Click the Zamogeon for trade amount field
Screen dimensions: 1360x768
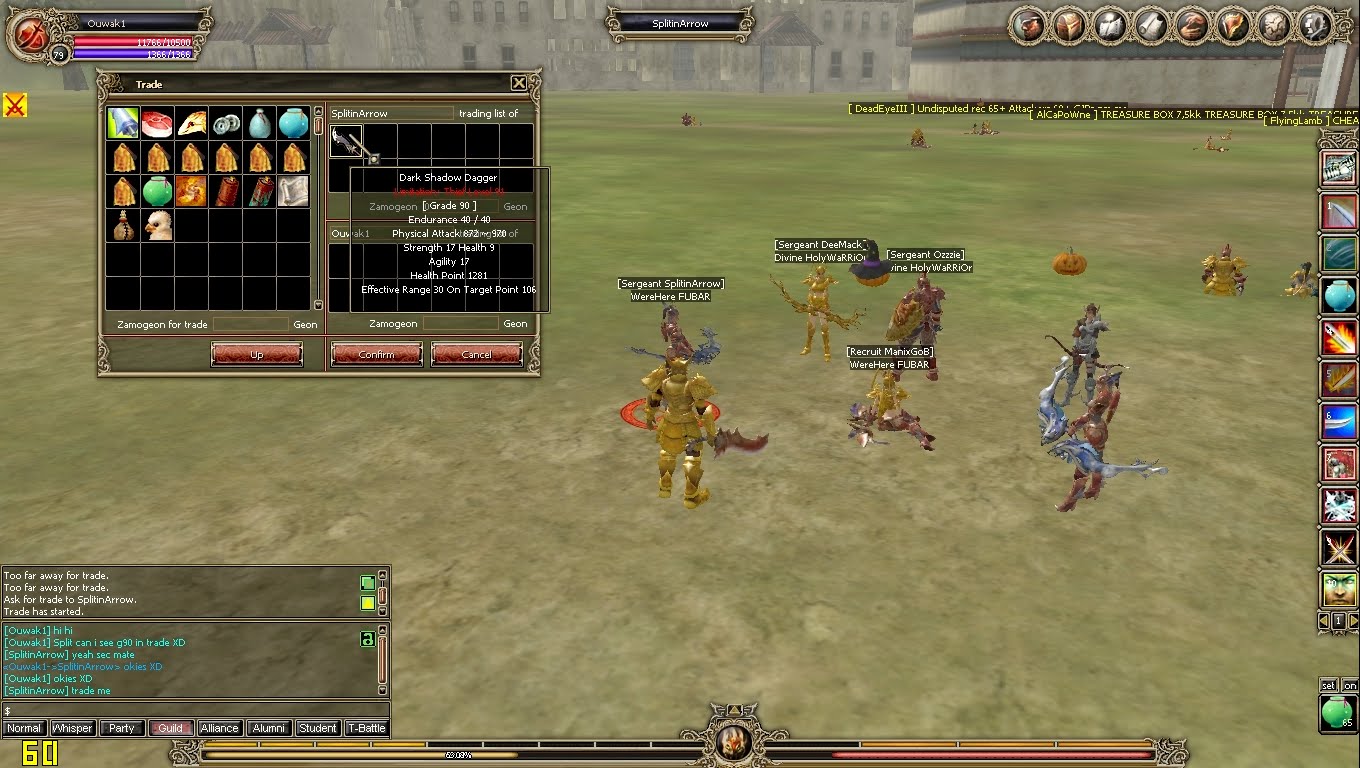tap(250, 324)
